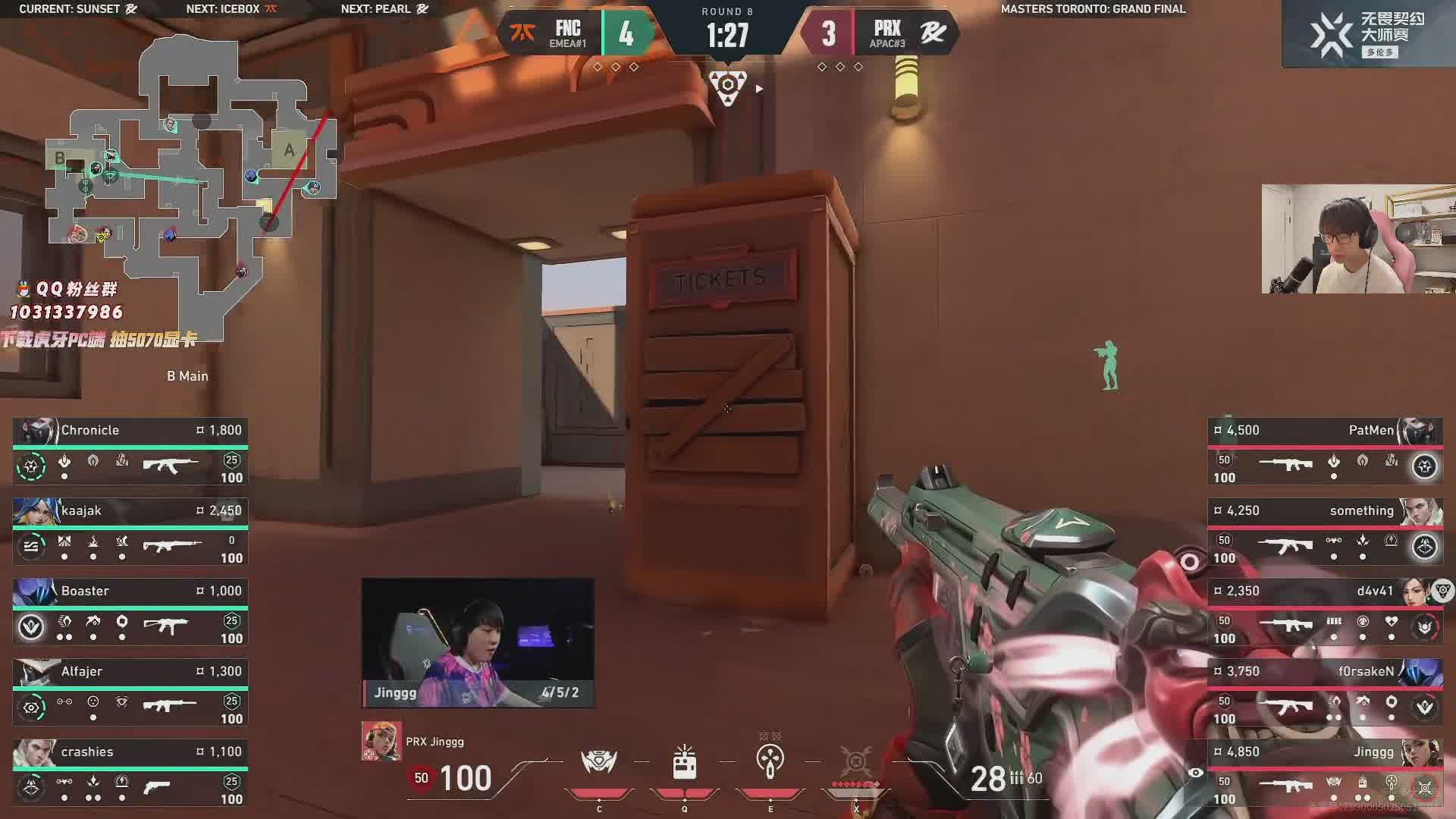Pick f0rsakeN's player row
This screenshot has width=1456, height=819.
pos(1324,693)
